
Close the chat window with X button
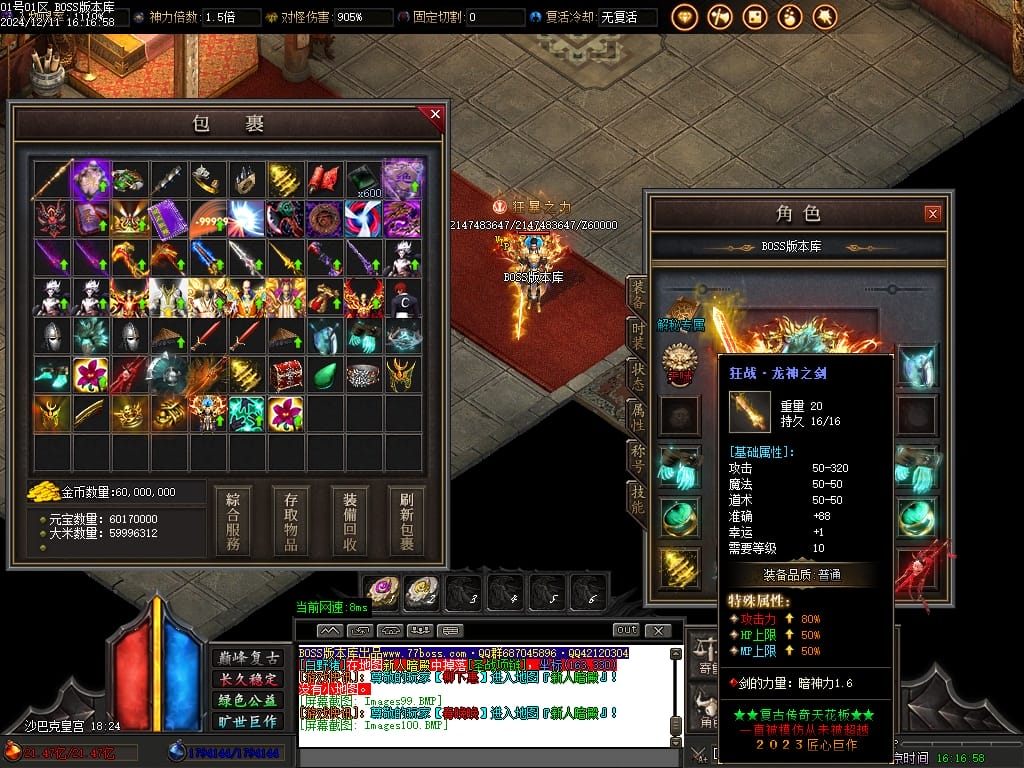[657, 630]
